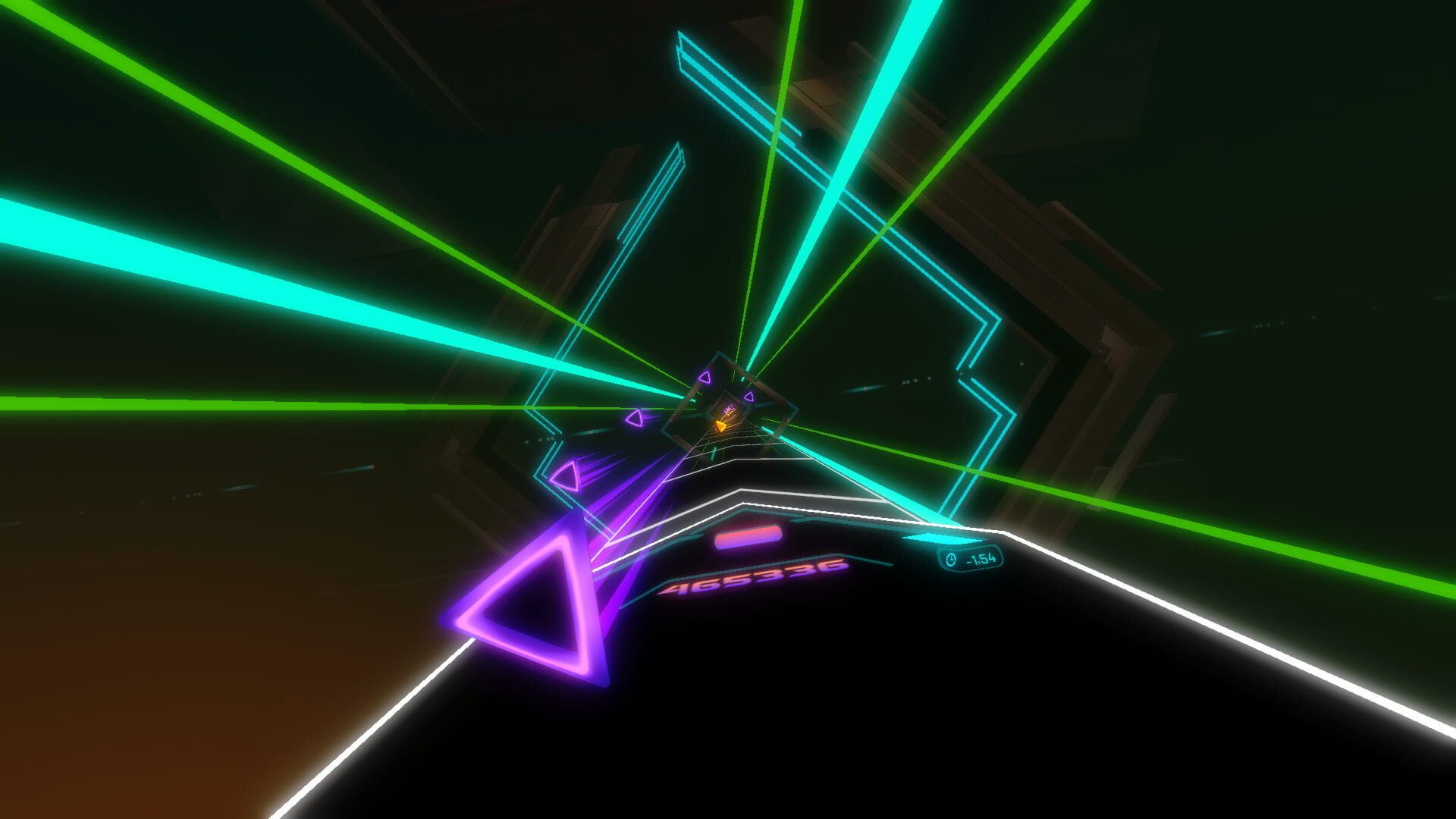Tap the small purple triangle near tunnel center
The image size is (1456, 819).
click(x=751, y=398)
